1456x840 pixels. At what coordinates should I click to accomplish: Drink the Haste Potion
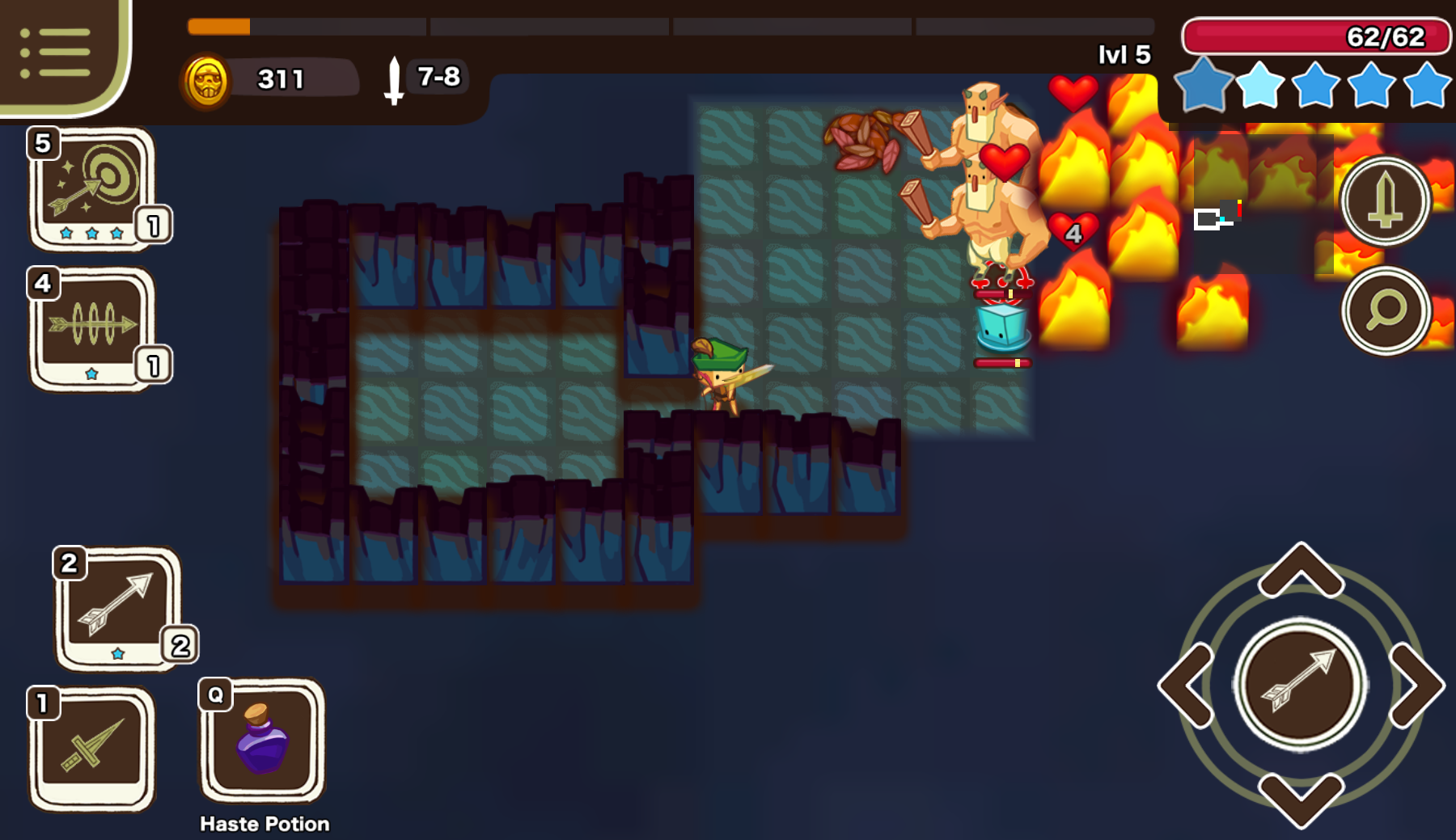click(x=262, y=740)
